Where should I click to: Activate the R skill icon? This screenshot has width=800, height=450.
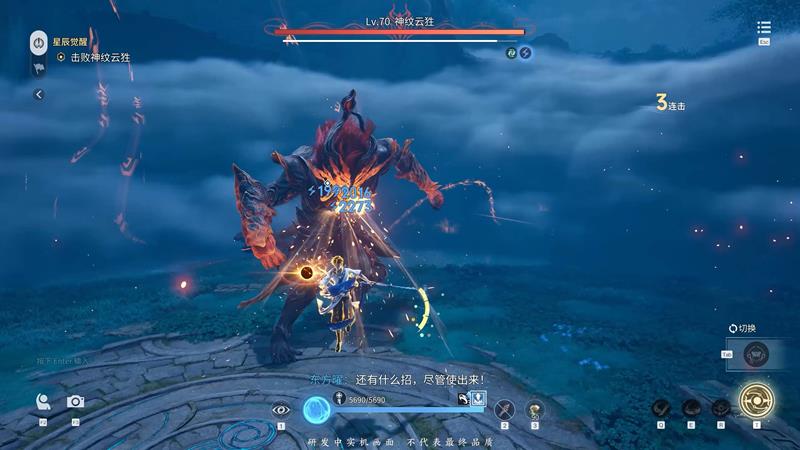[x=720, y=407]
